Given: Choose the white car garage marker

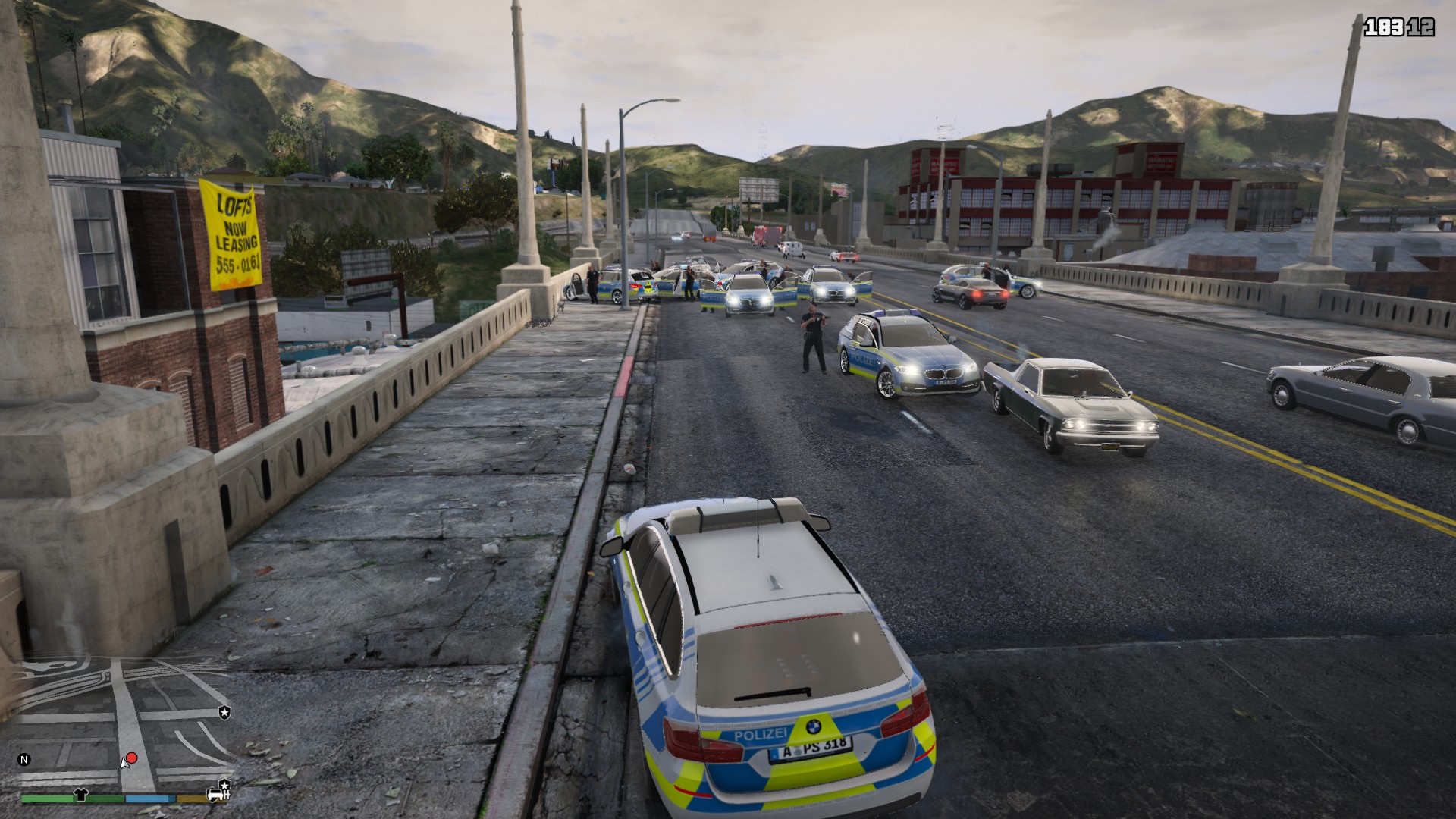Looking at the screenshot, I should pos(216,795).
